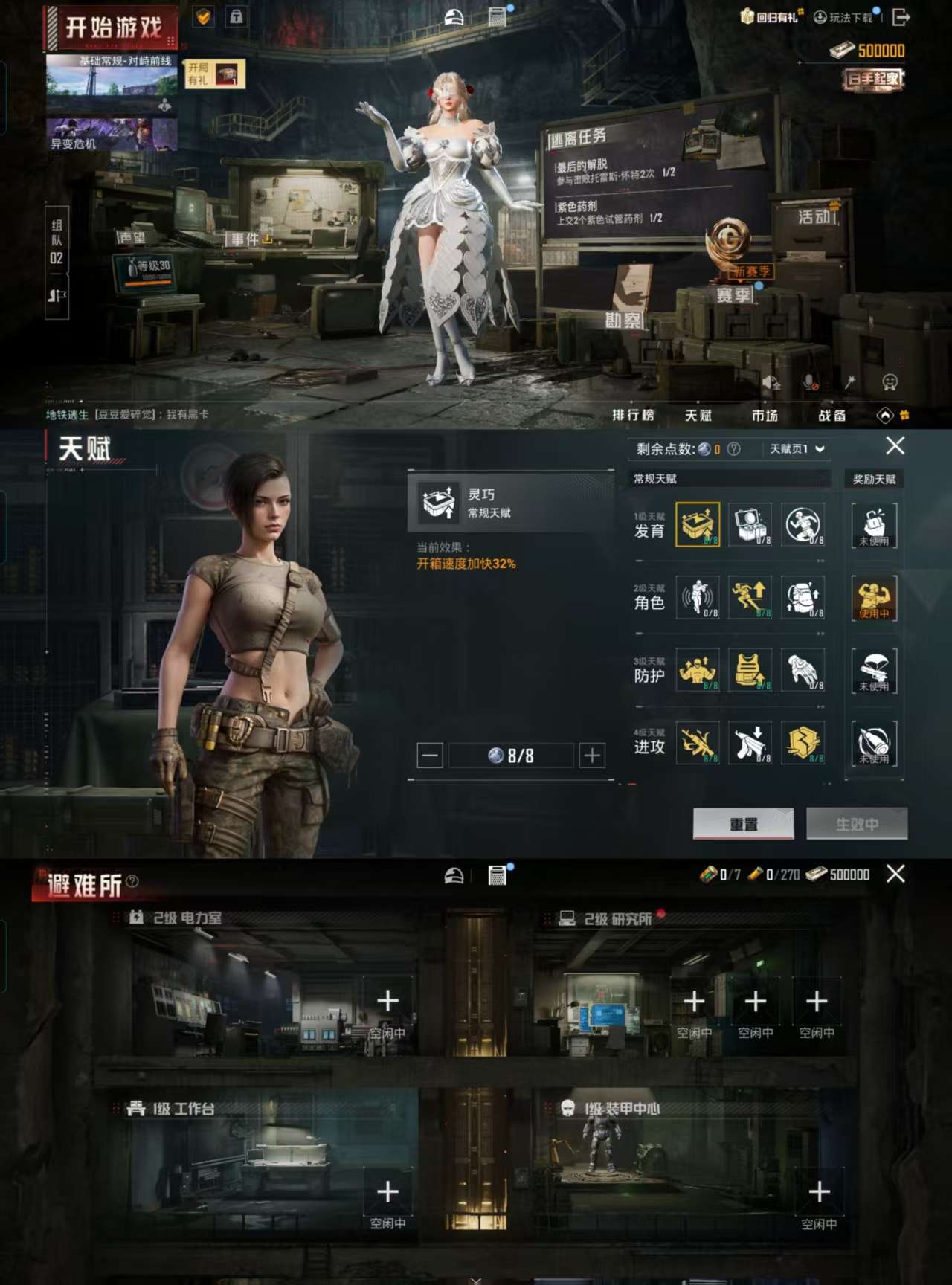Click the rifle talent icon in 进攻 row

point(698,742)
